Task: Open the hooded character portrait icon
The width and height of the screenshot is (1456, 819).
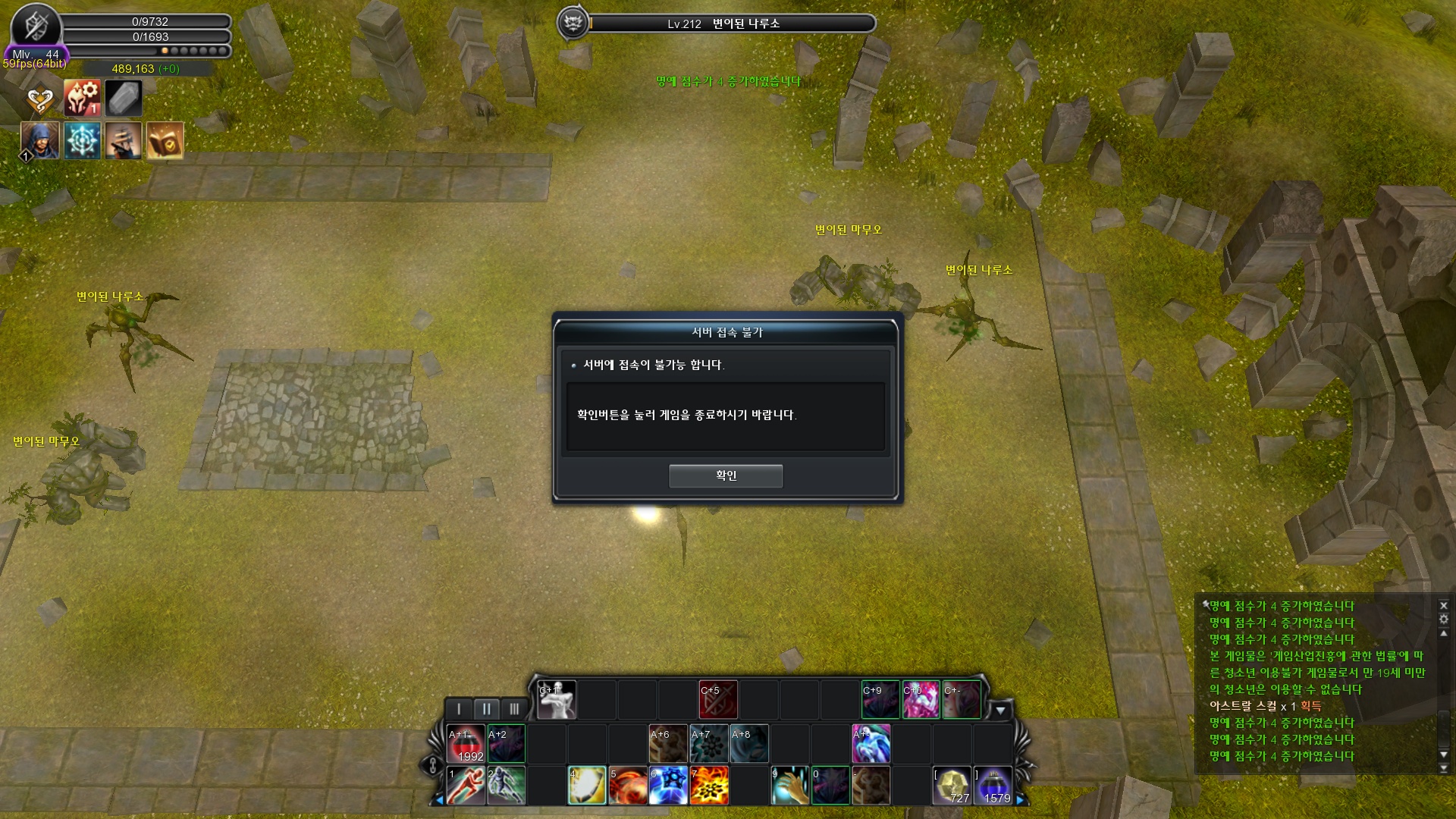Action: point(40,140)
